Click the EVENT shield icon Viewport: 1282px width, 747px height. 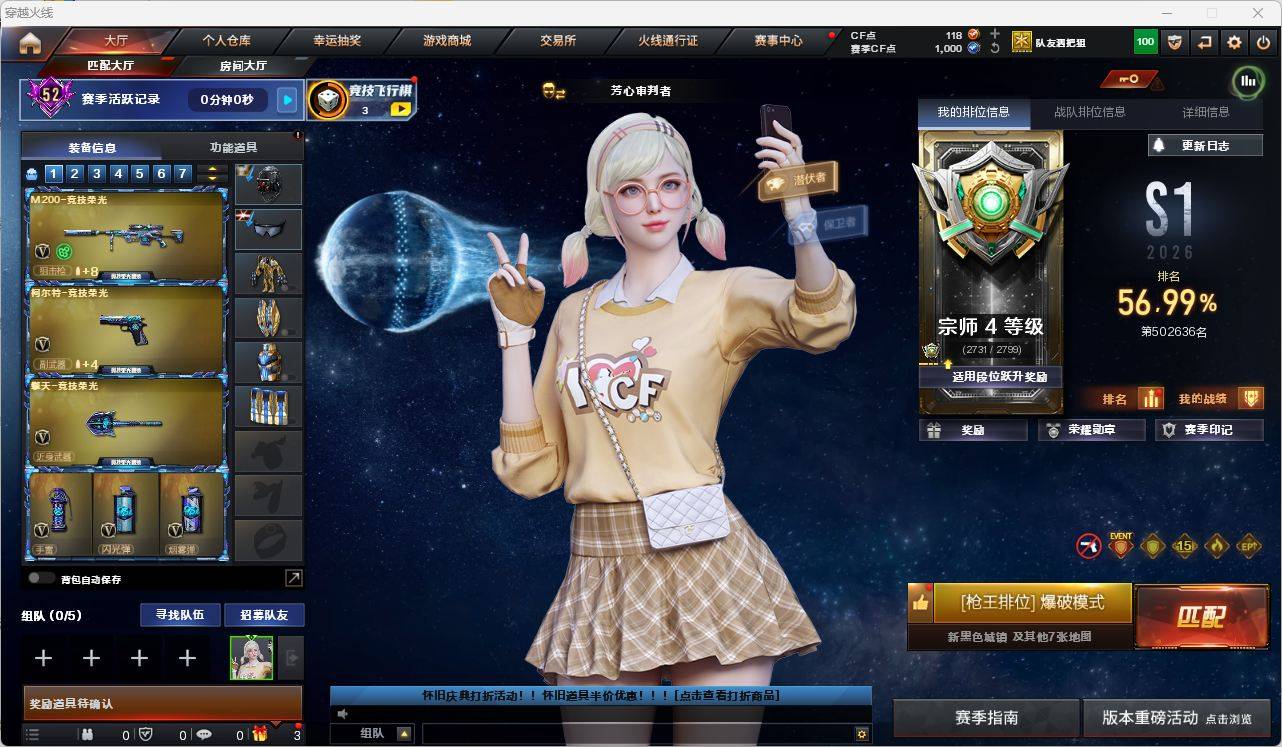[x=1119, y=548]
